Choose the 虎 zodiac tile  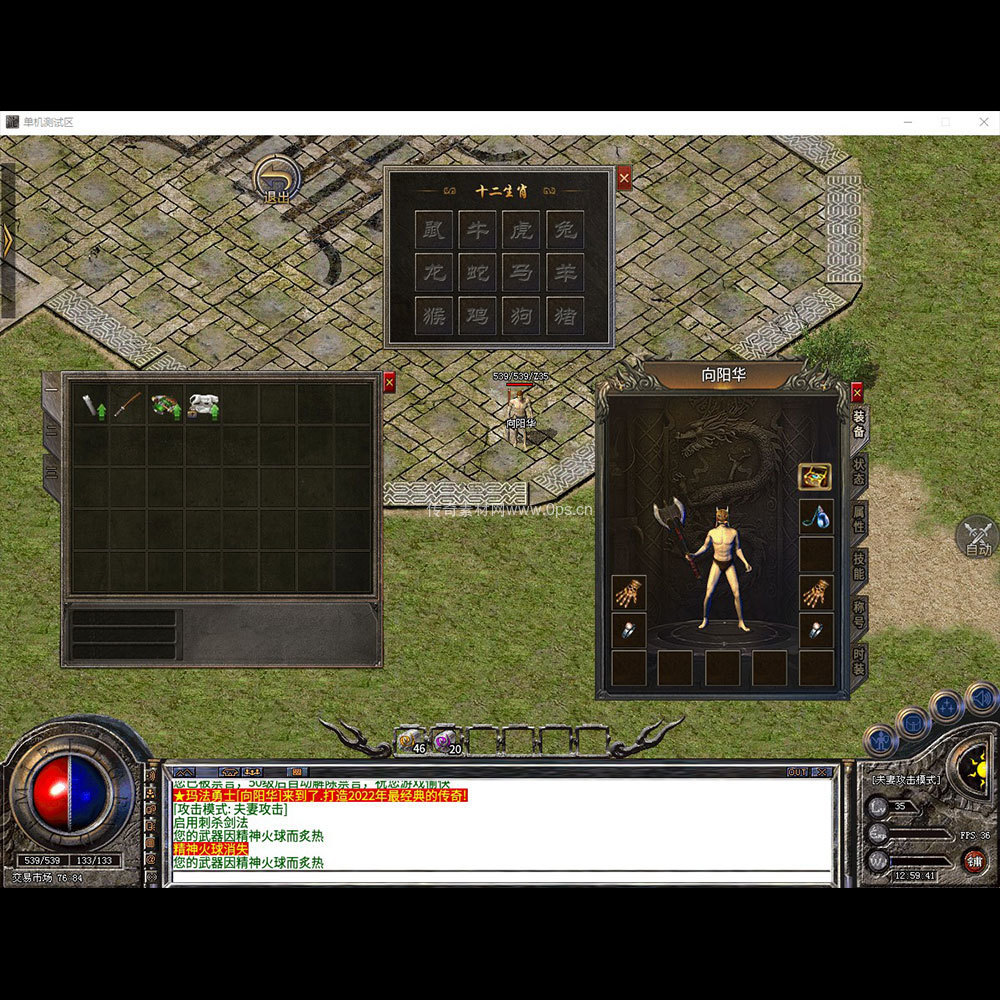click(x=521, y=229)
